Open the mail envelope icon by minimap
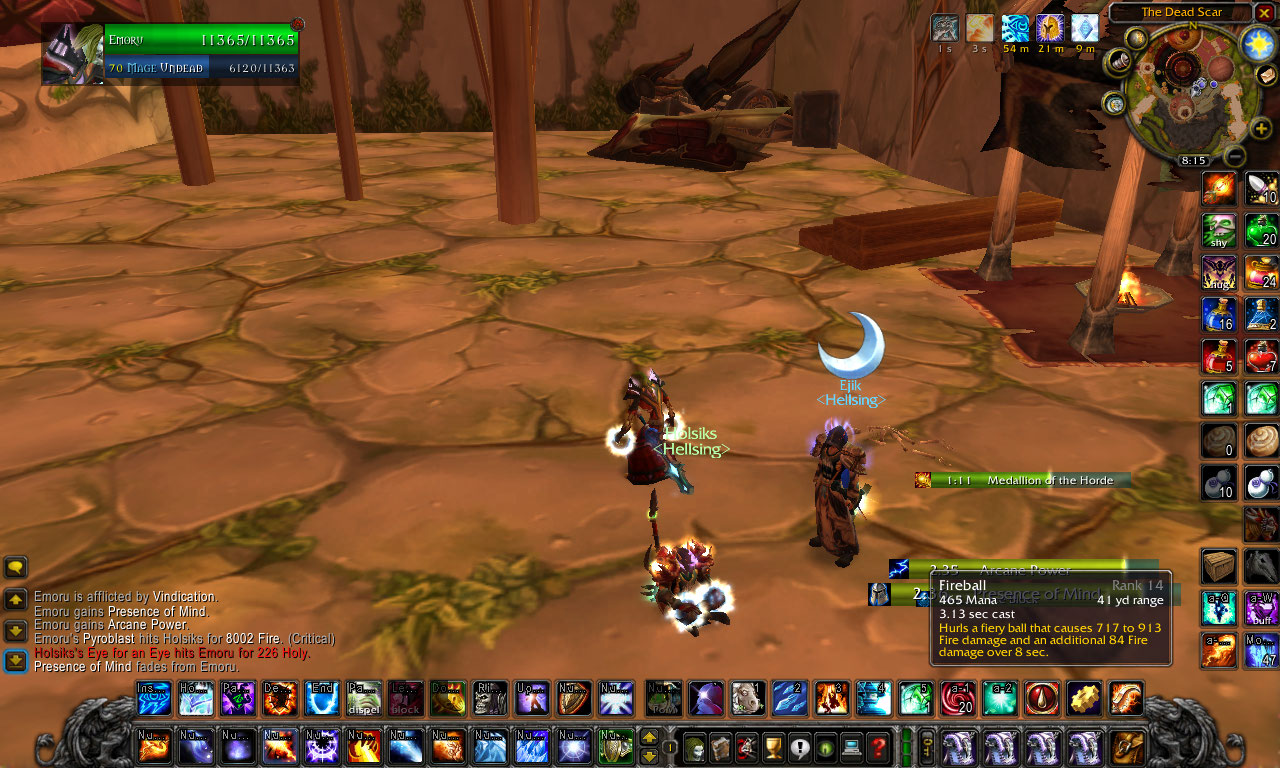The height and width of the screenshot is (768, 1280). tap(1267, 75)
